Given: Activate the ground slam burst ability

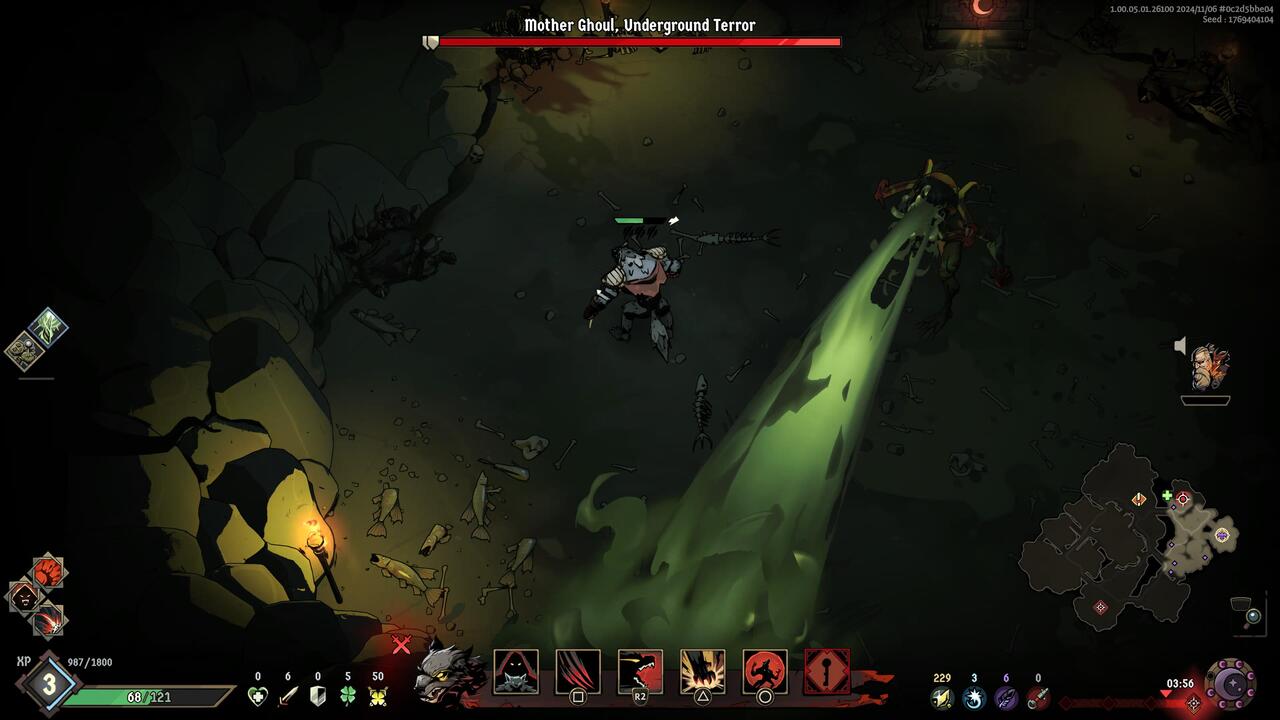Looking at the screenshot, I should (703, 672).
